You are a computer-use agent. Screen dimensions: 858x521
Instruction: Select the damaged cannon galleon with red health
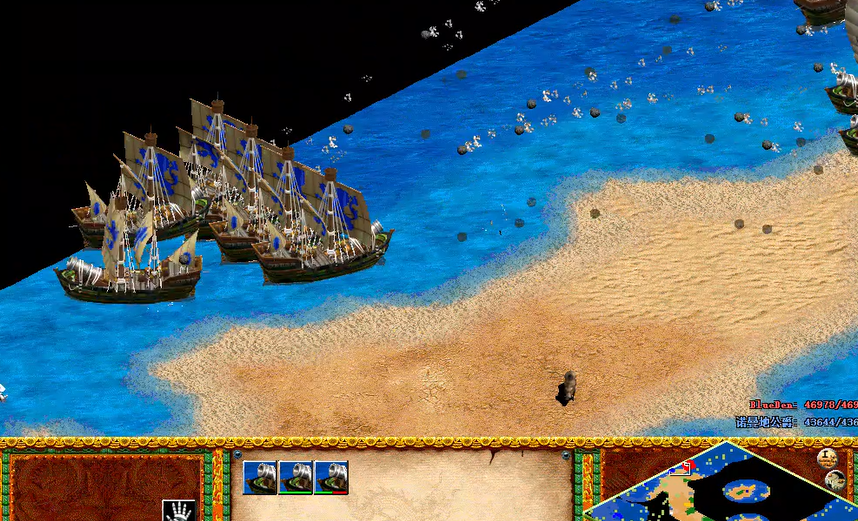point(331,477)
